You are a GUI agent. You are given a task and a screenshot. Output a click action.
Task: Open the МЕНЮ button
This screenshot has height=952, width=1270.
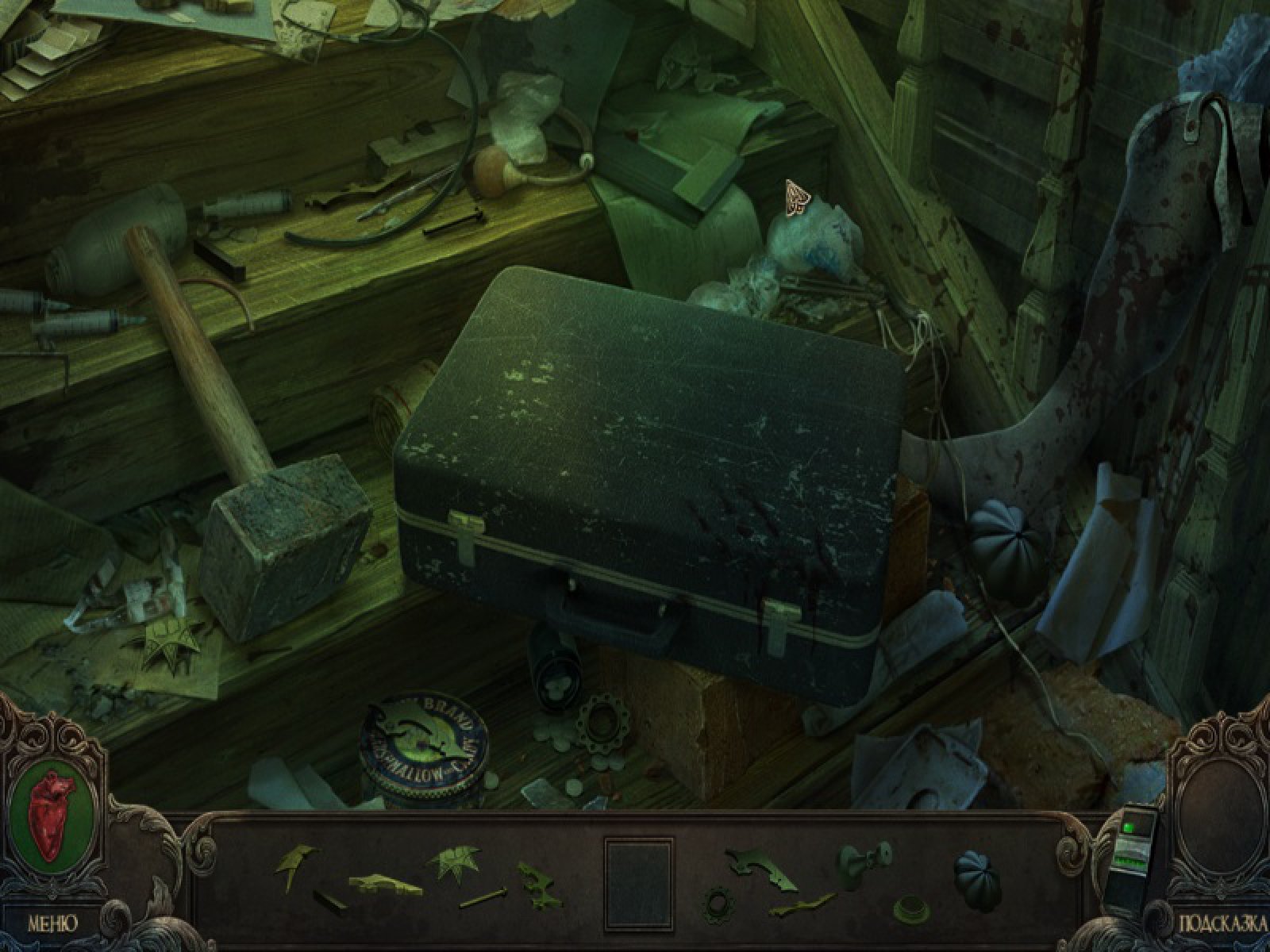[53, 923]
